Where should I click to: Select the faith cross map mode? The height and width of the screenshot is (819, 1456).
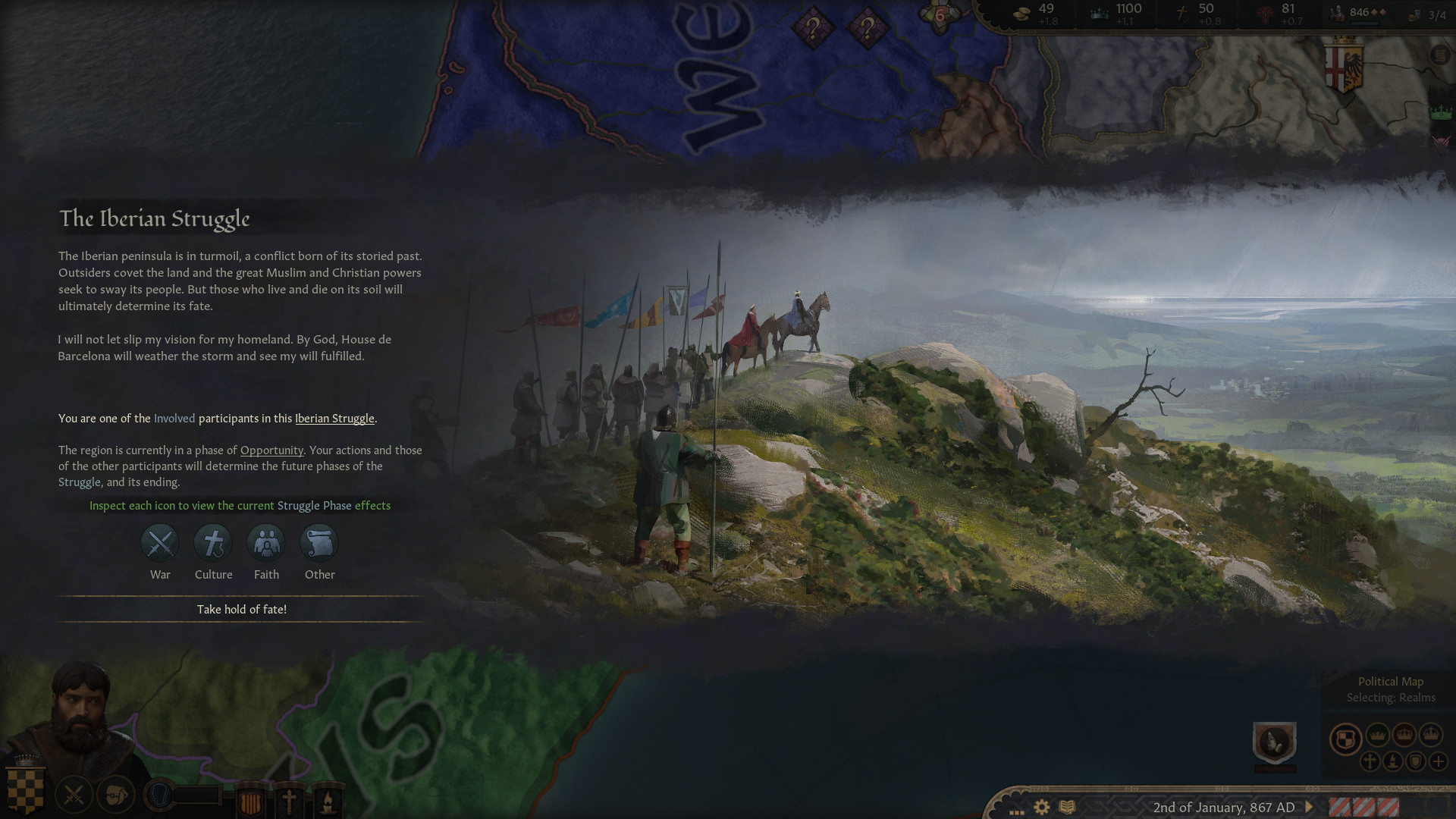point(1370,761)
